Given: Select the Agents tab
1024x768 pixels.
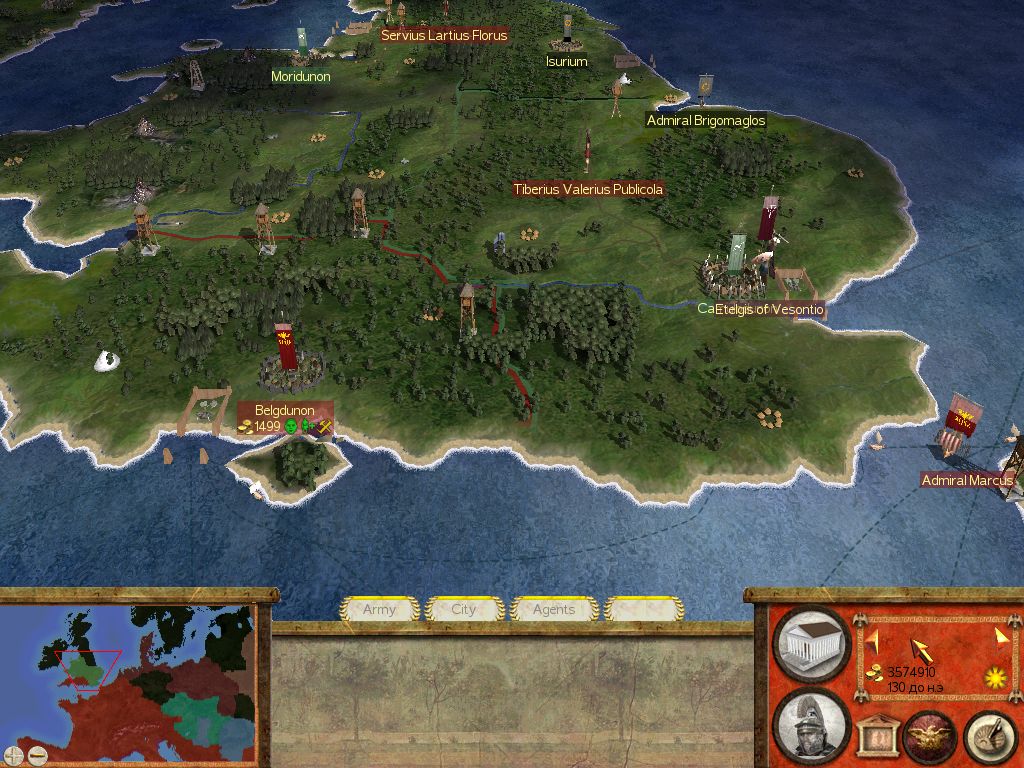Looking at the screenshot, I should tap(553, 609).
